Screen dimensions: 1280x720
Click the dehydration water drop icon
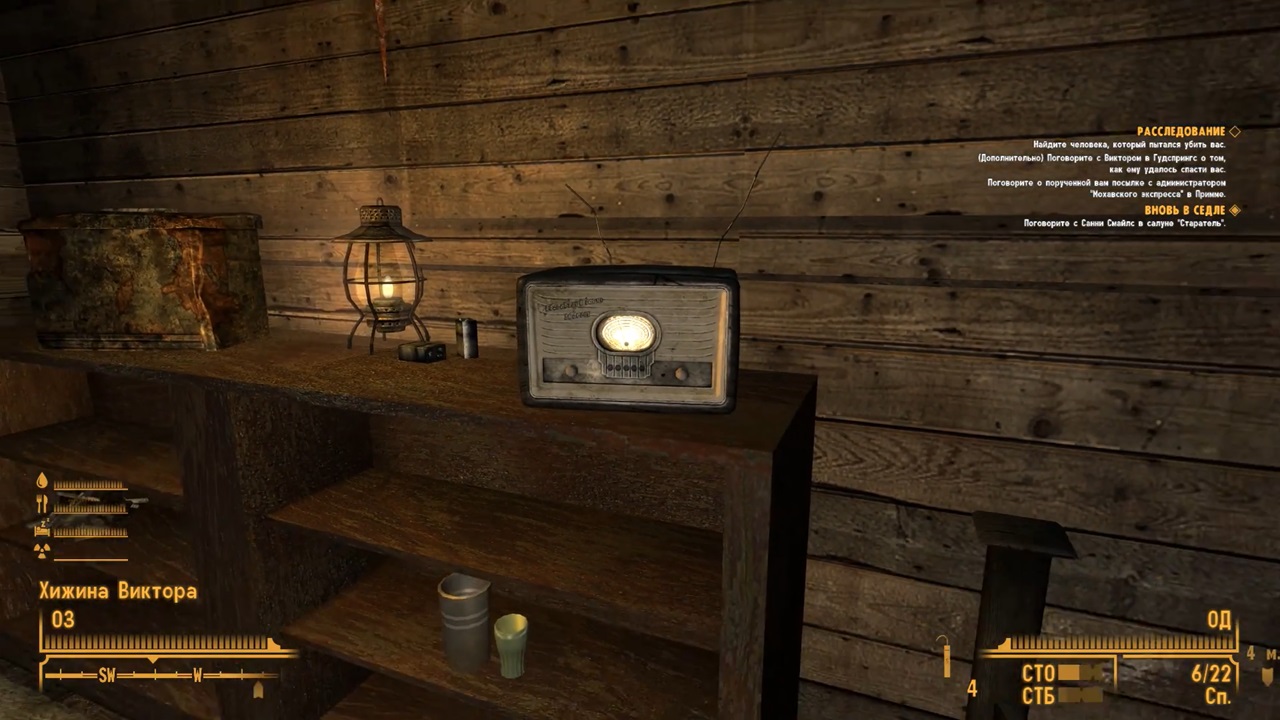coord(42,479)
